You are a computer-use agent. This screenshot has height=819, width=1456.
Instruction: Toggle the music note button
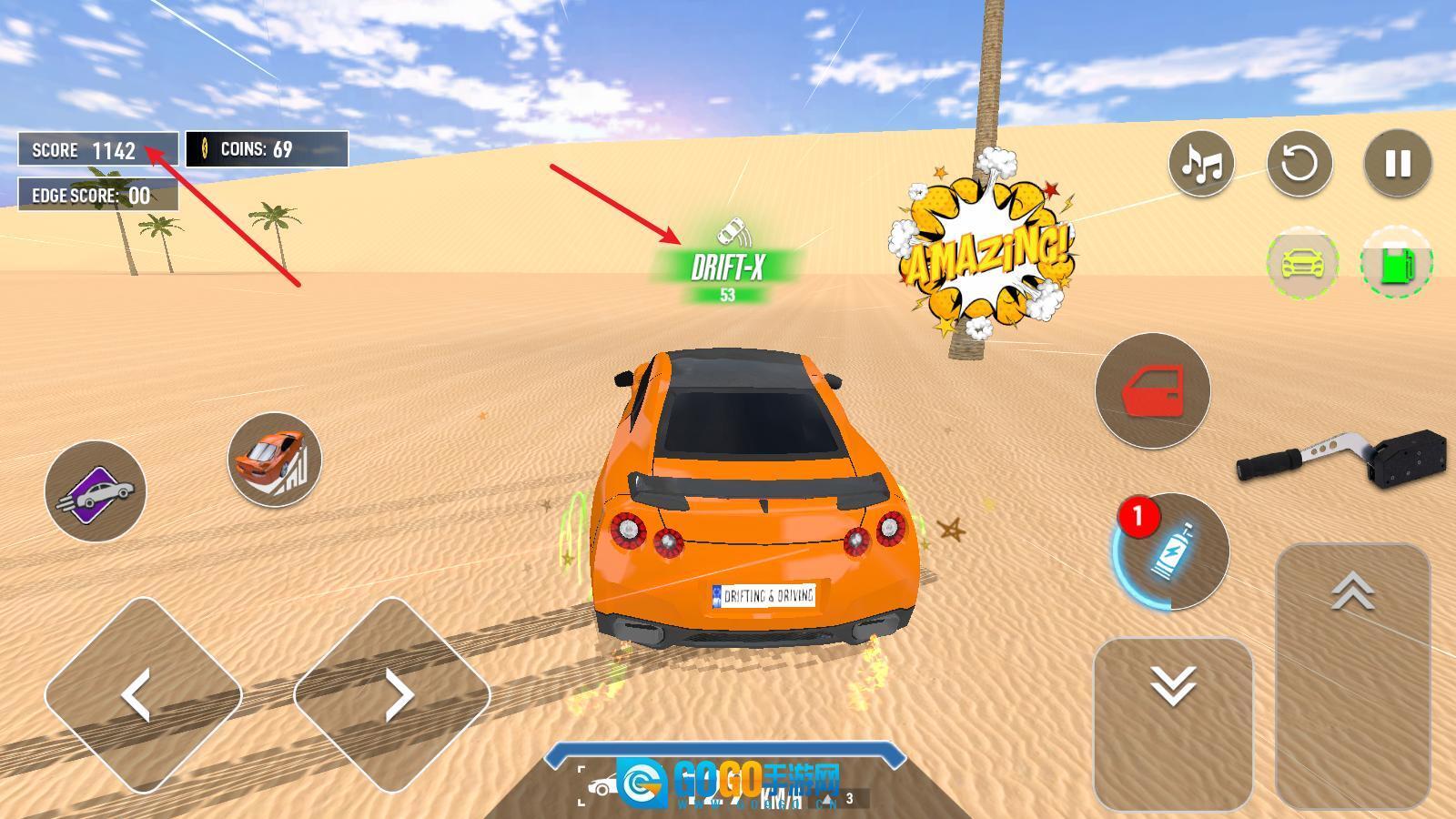pos(1201,164)
